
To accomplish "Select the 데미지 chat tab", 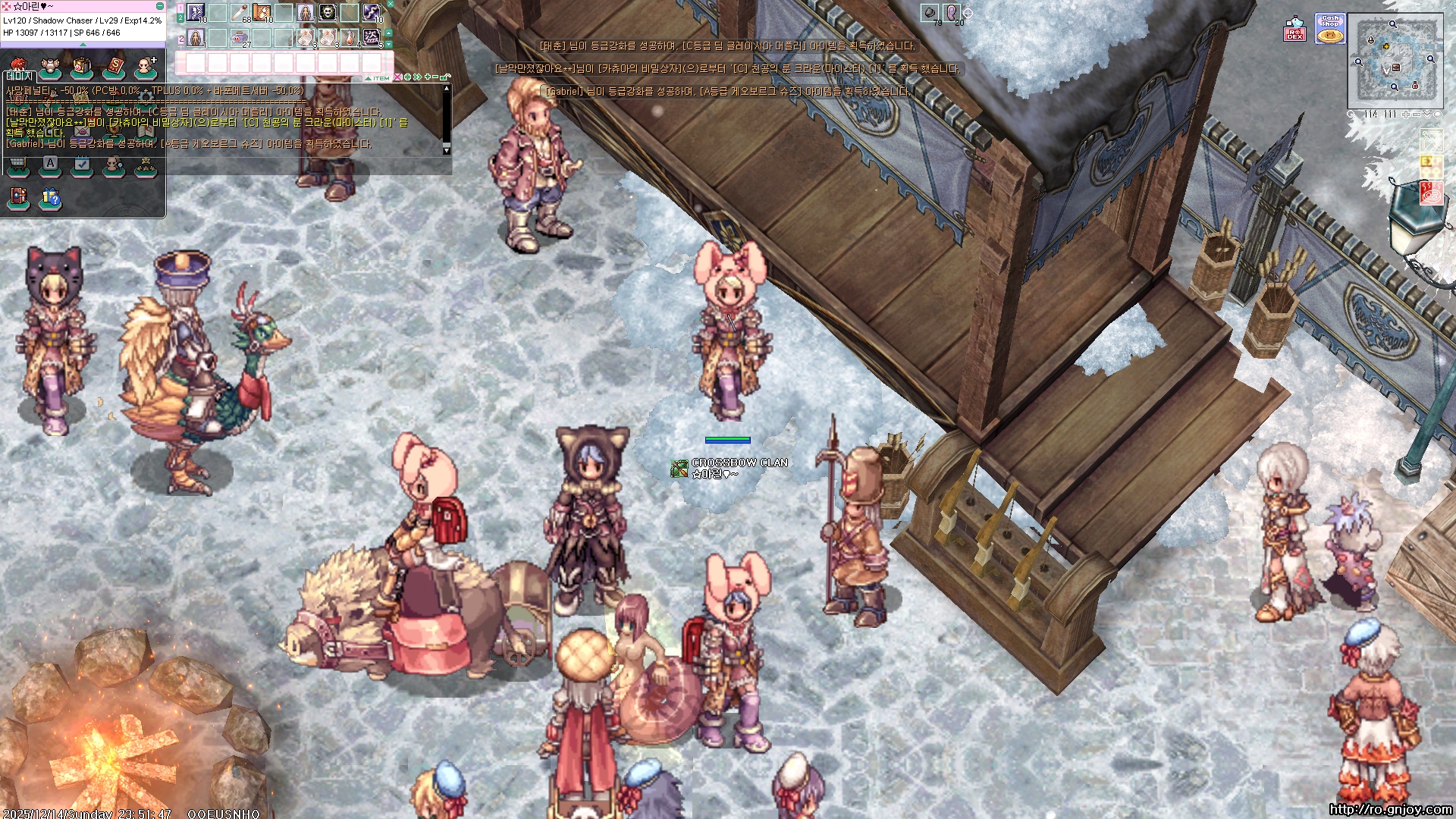I will pos(20,76).
